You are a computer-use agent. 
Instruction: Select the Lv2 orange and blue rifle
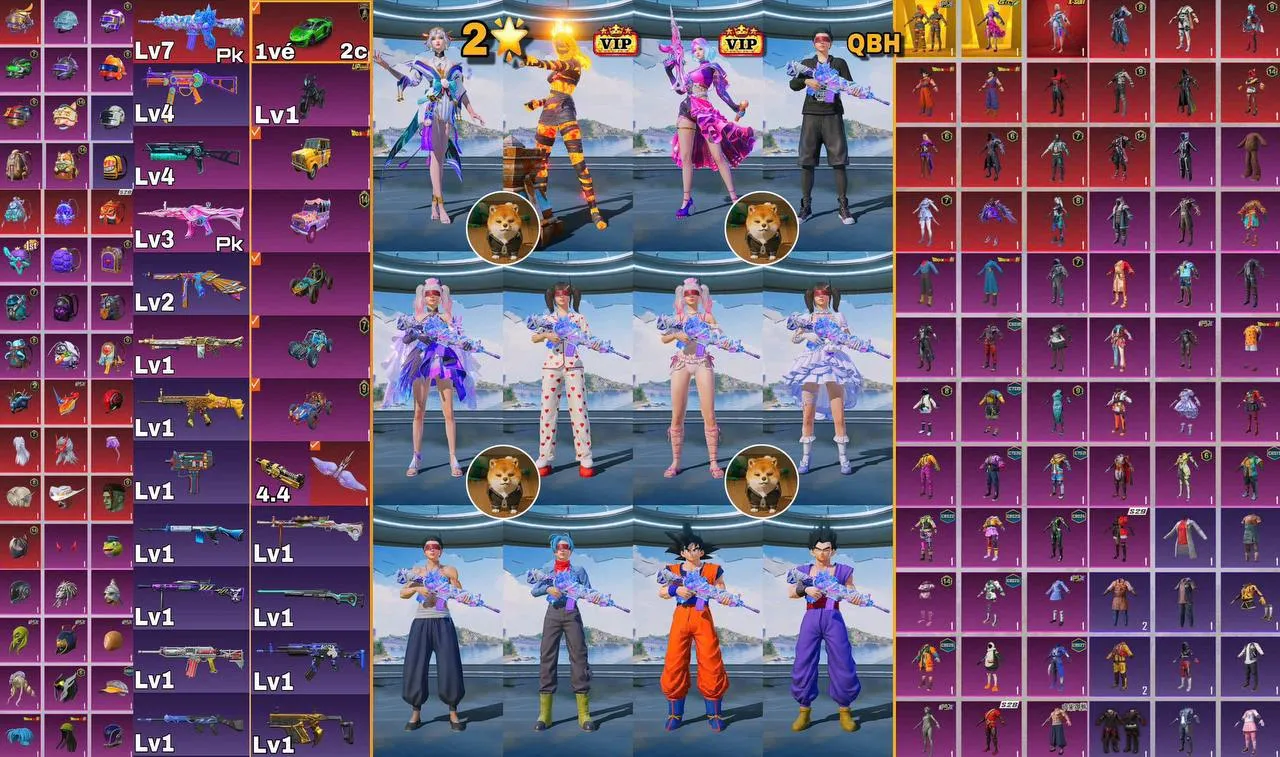[x=190, y=283]
